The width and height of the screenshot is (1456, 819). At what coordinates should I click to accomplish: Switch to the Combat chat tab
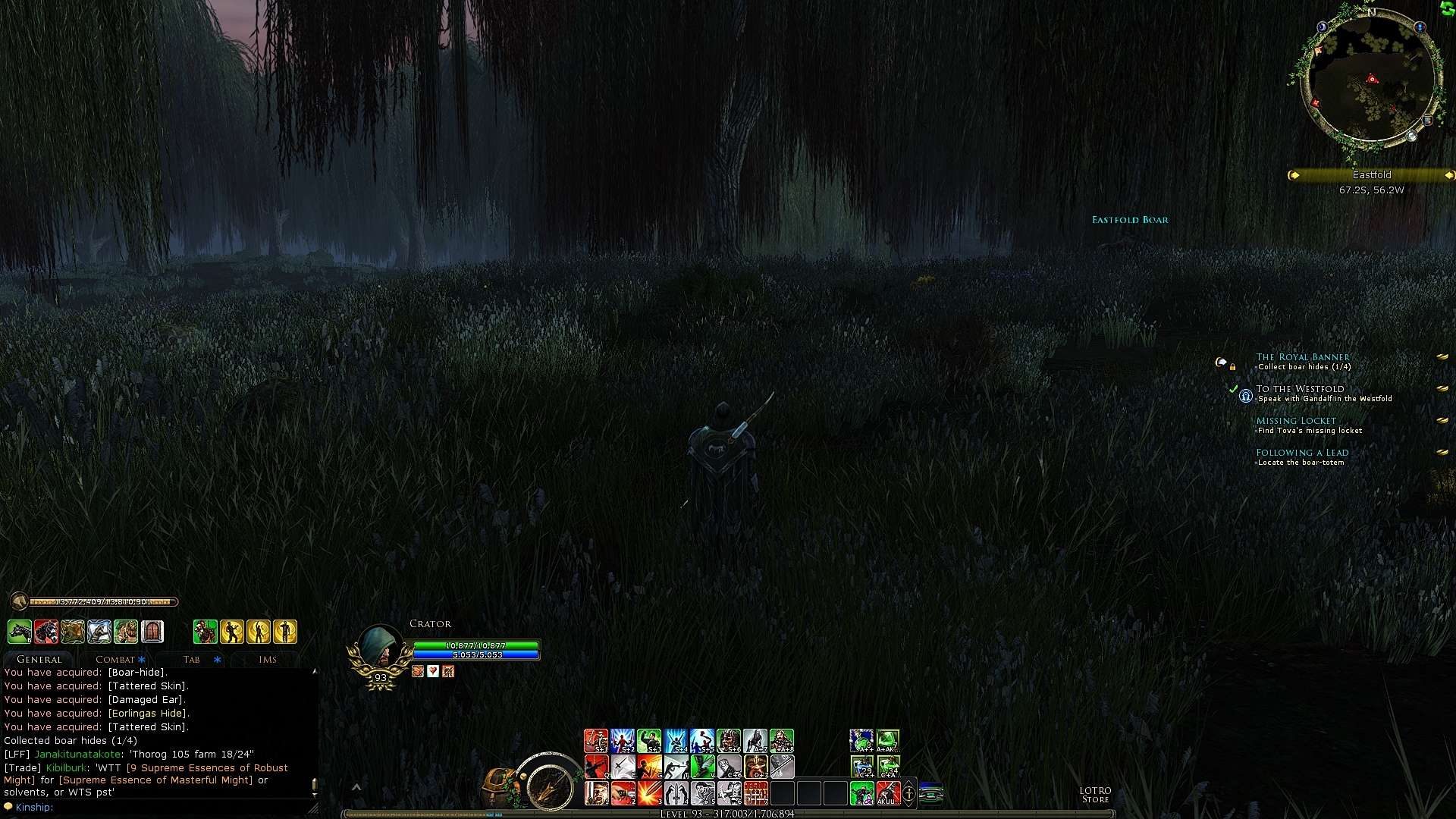tap(115, 659)
